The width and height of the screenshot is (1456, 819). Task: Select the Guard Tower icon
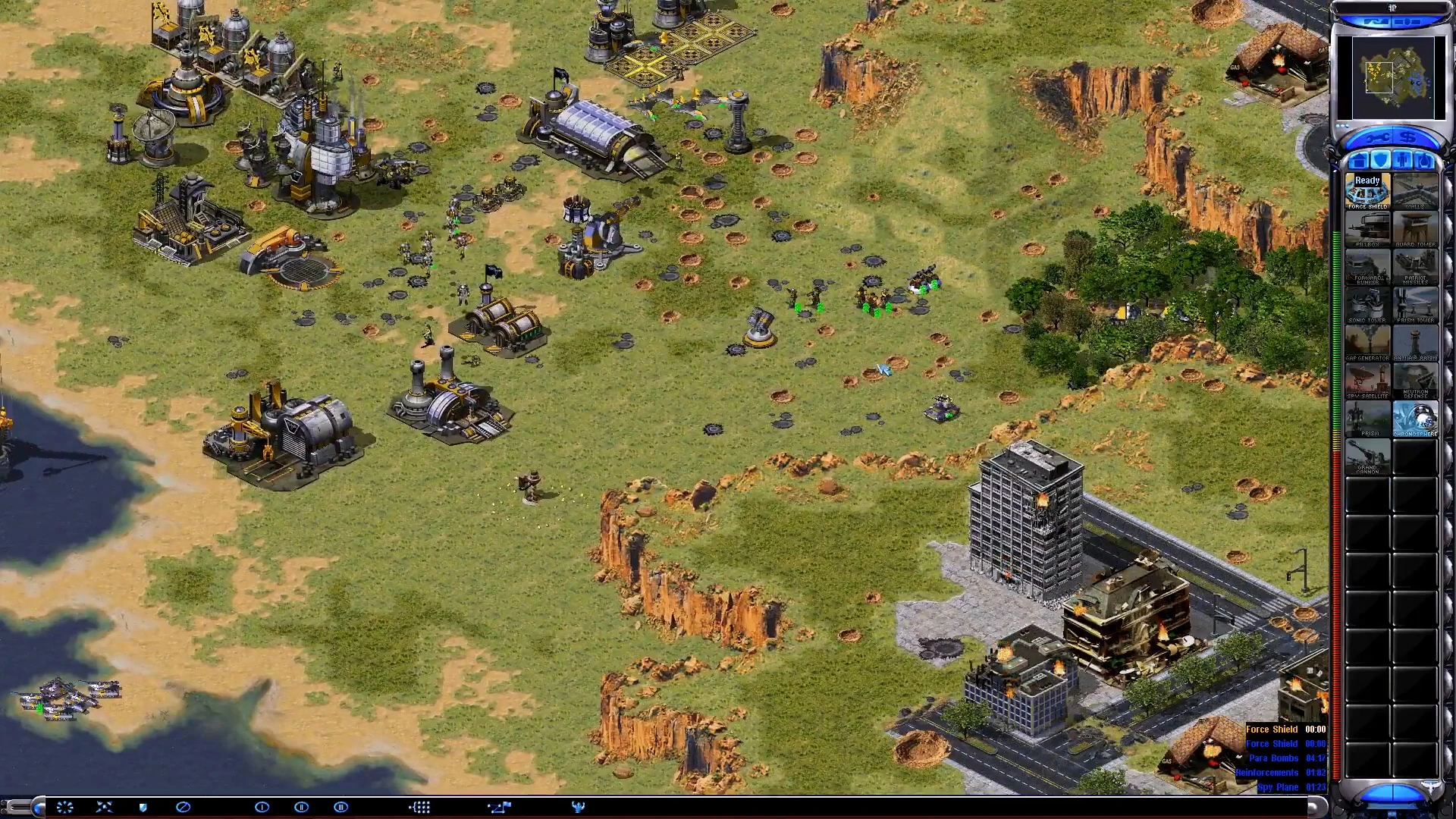point(1415,229)
